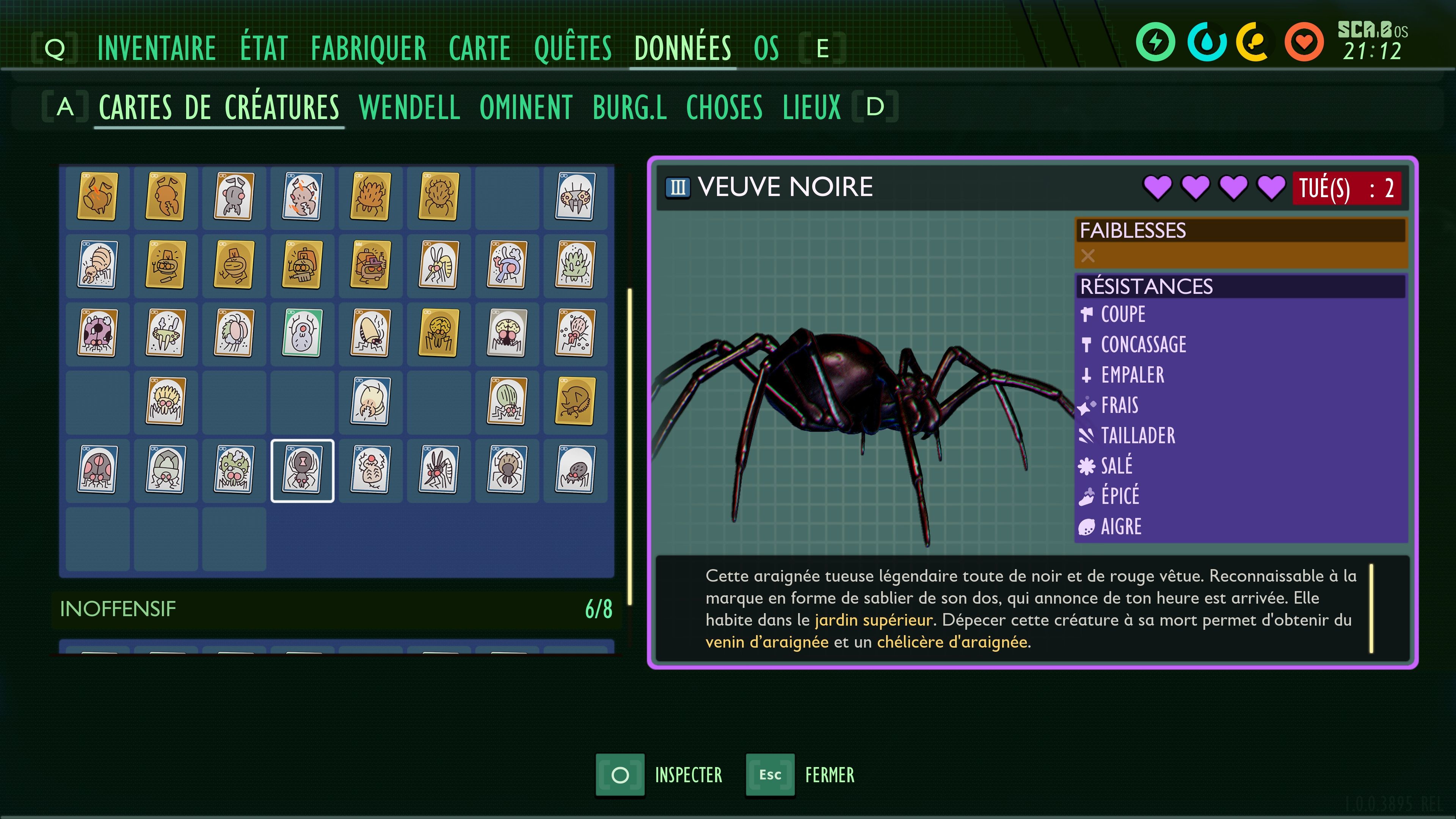Show the Choses data category
The image size is (1456, 819).
click(724, 107)
